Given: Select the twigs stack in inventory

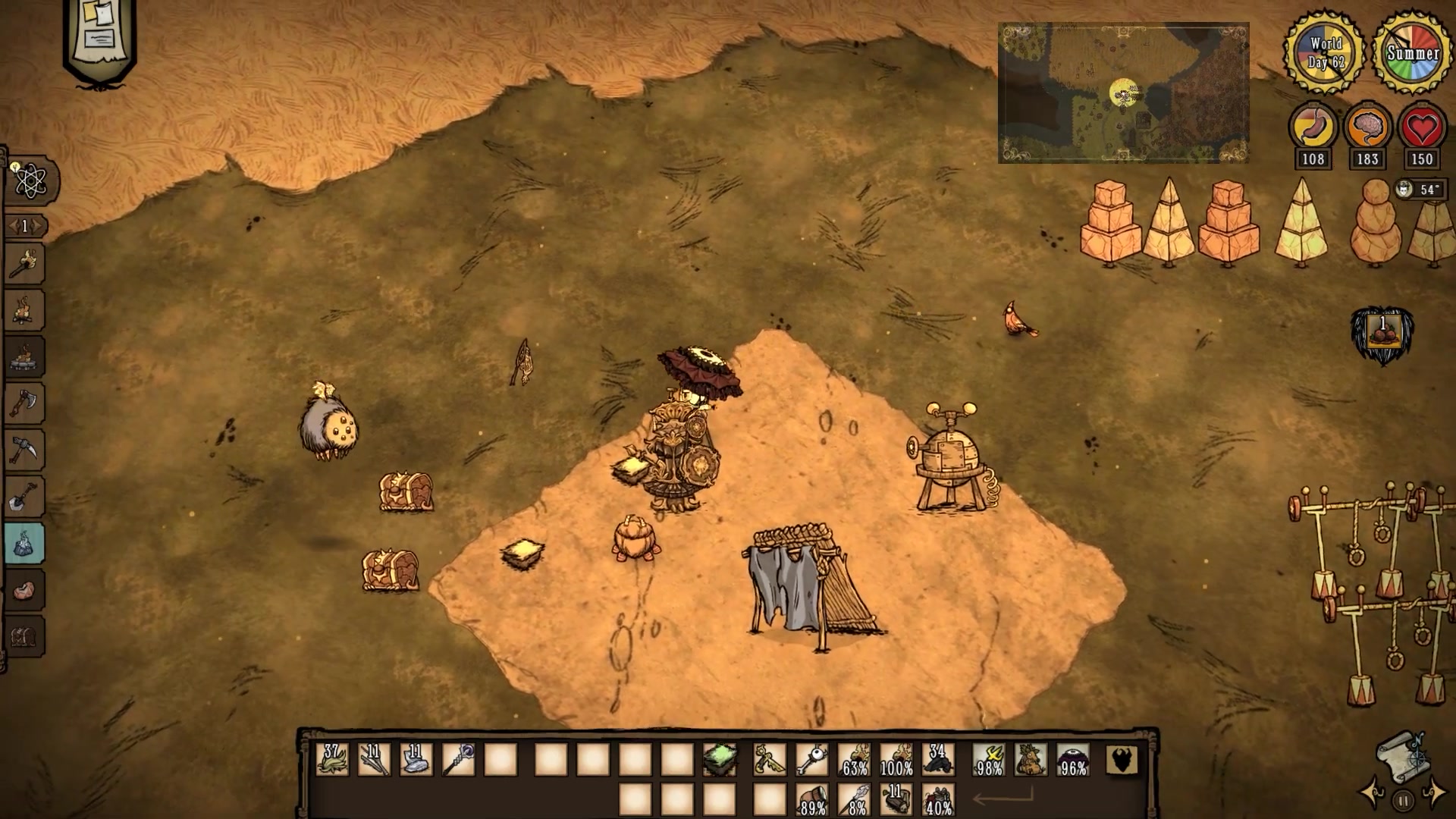Looking at the screenshot, I should pyautogui.click(x=374, y=759).
